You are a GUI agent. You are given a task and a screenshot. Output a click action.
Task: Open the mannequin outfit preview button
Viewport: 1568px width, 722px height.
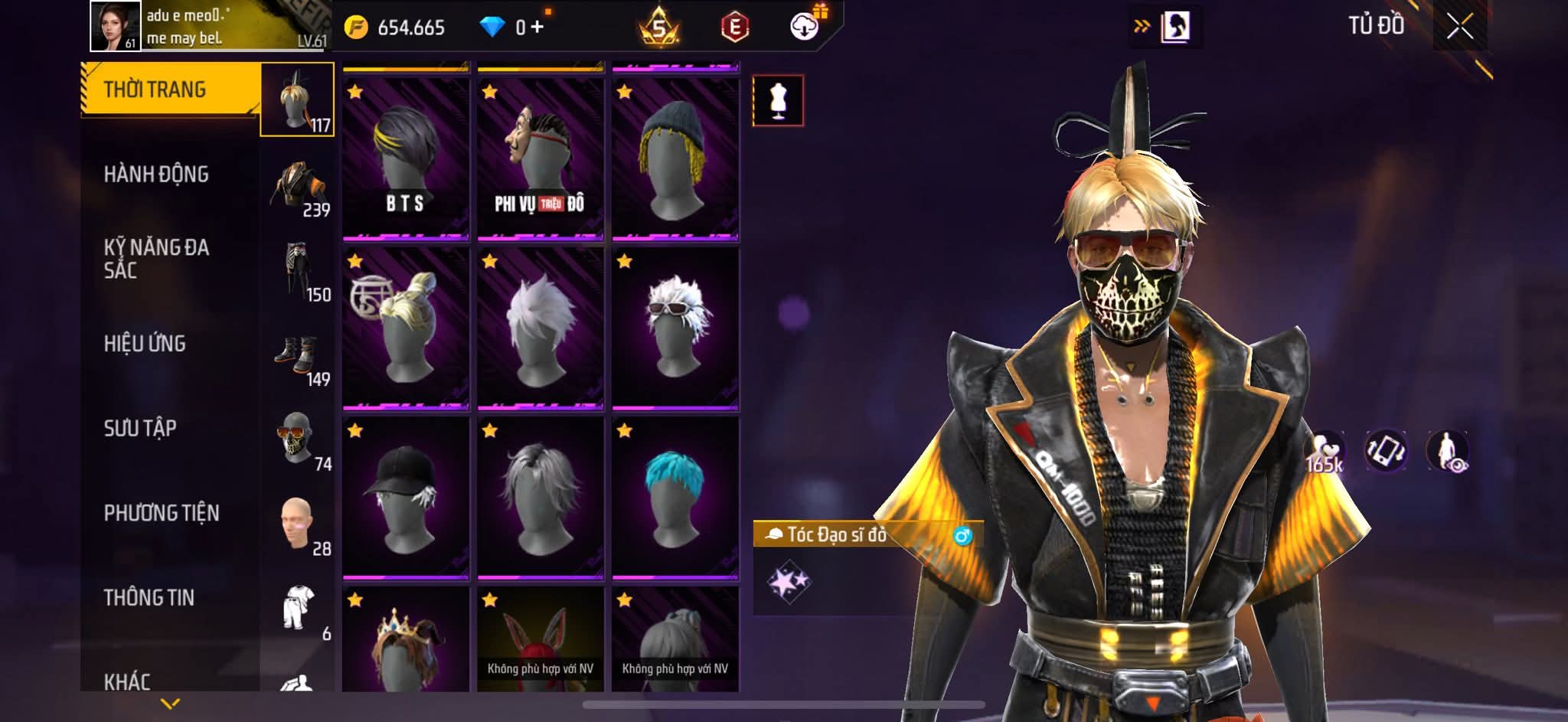click(778, 100)
